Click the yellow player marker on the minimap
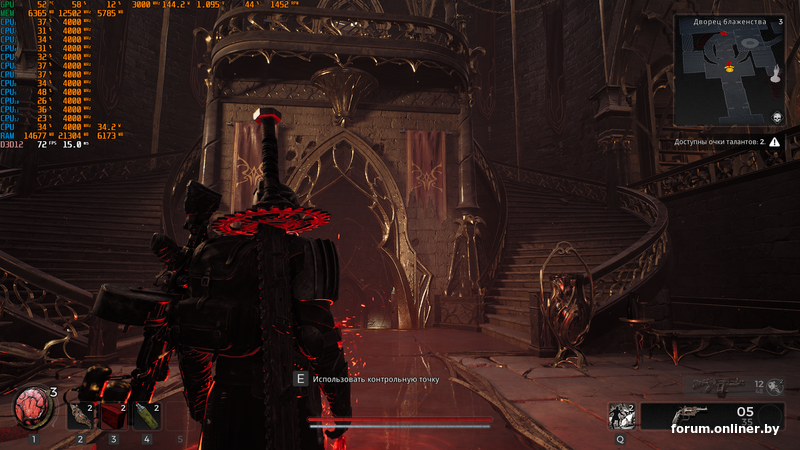 pos(729,67)
